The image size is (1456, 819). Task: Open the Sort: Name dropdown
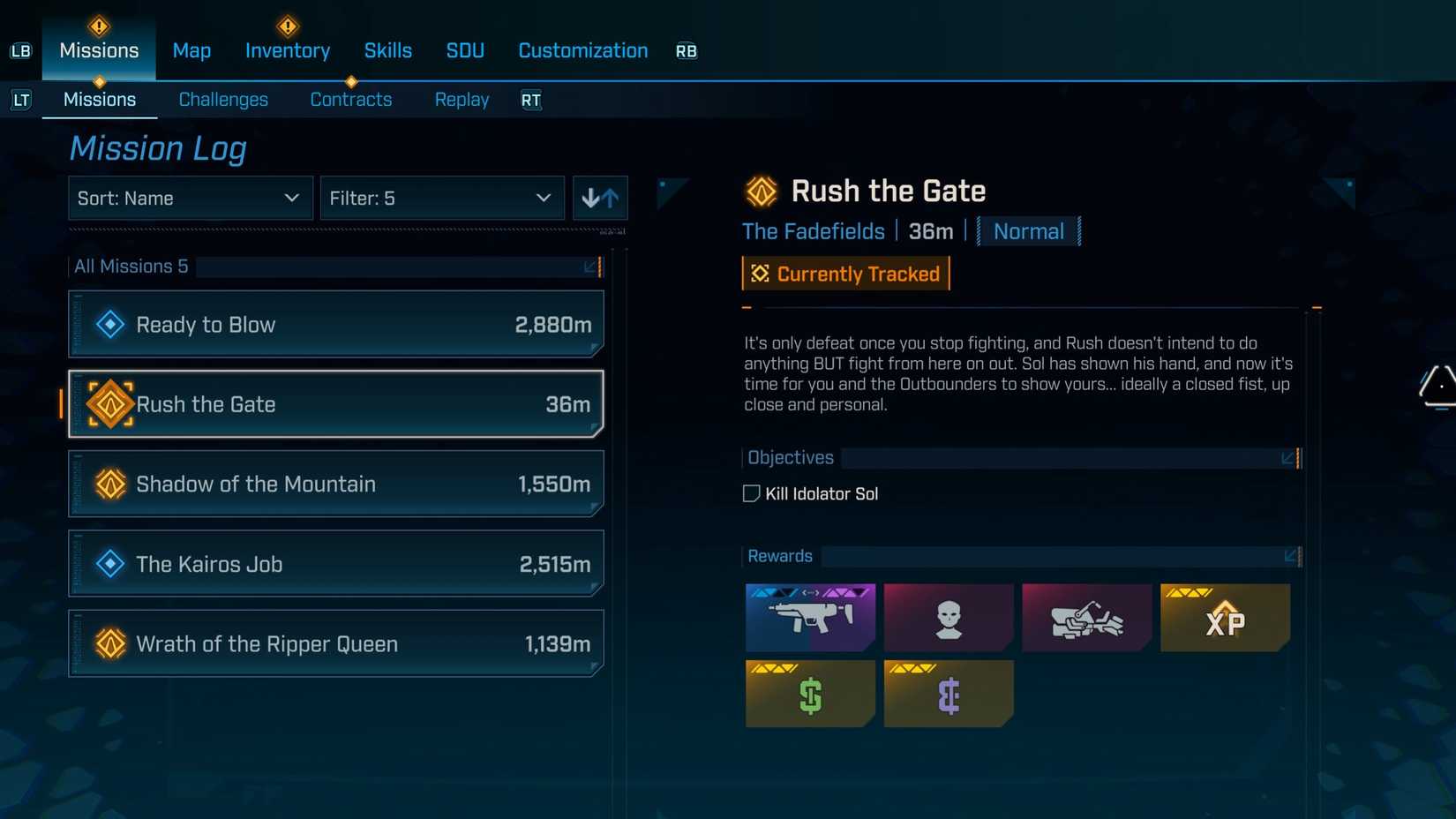click(x=189, y=198)
